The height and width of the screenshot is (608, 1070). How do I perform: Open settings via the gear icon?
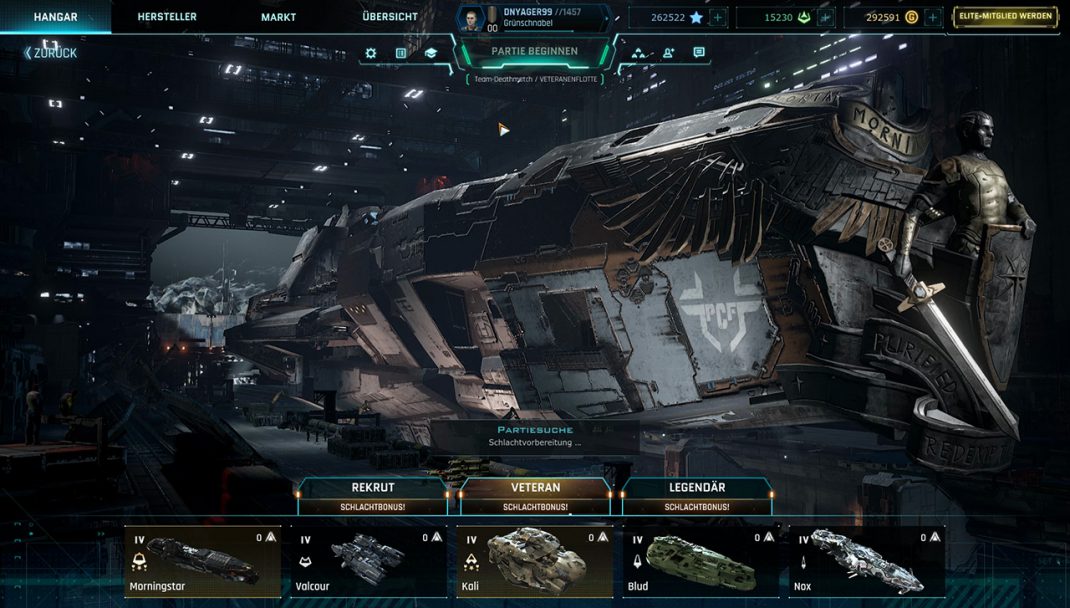(x=371, y=53)
